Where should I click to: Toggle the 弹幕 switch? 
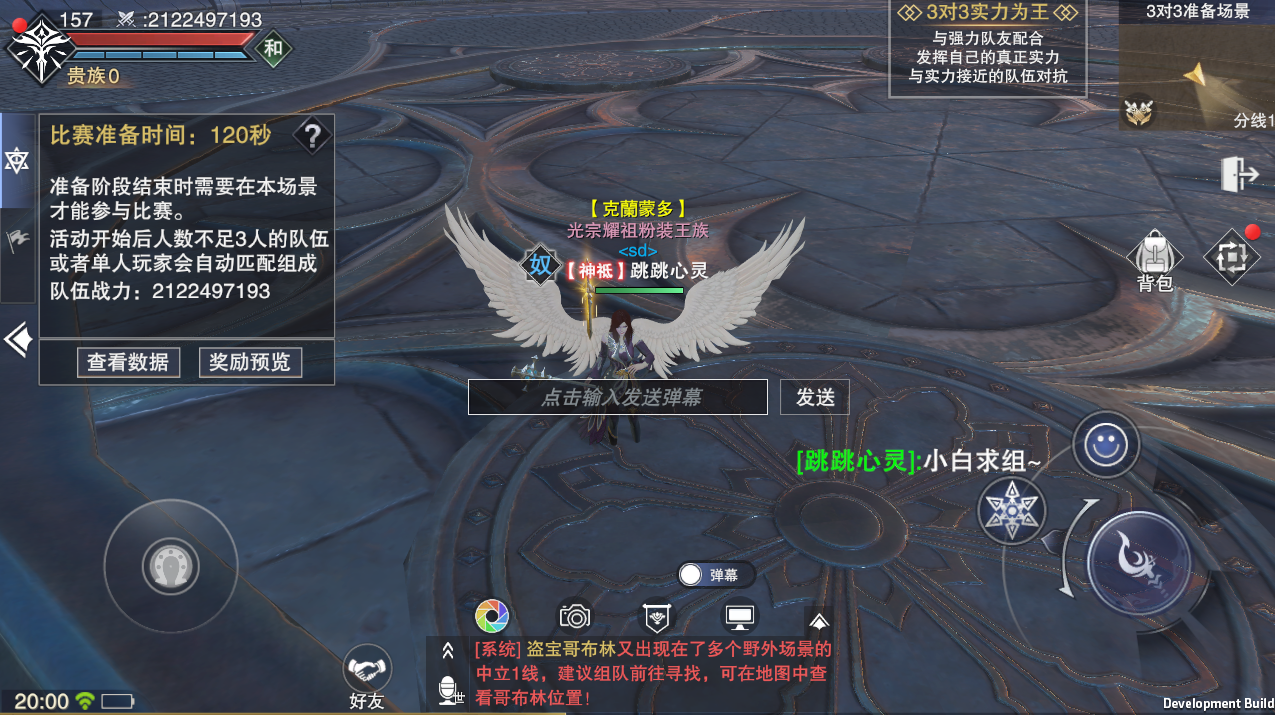pyautogui.click(x=692, y=575)
